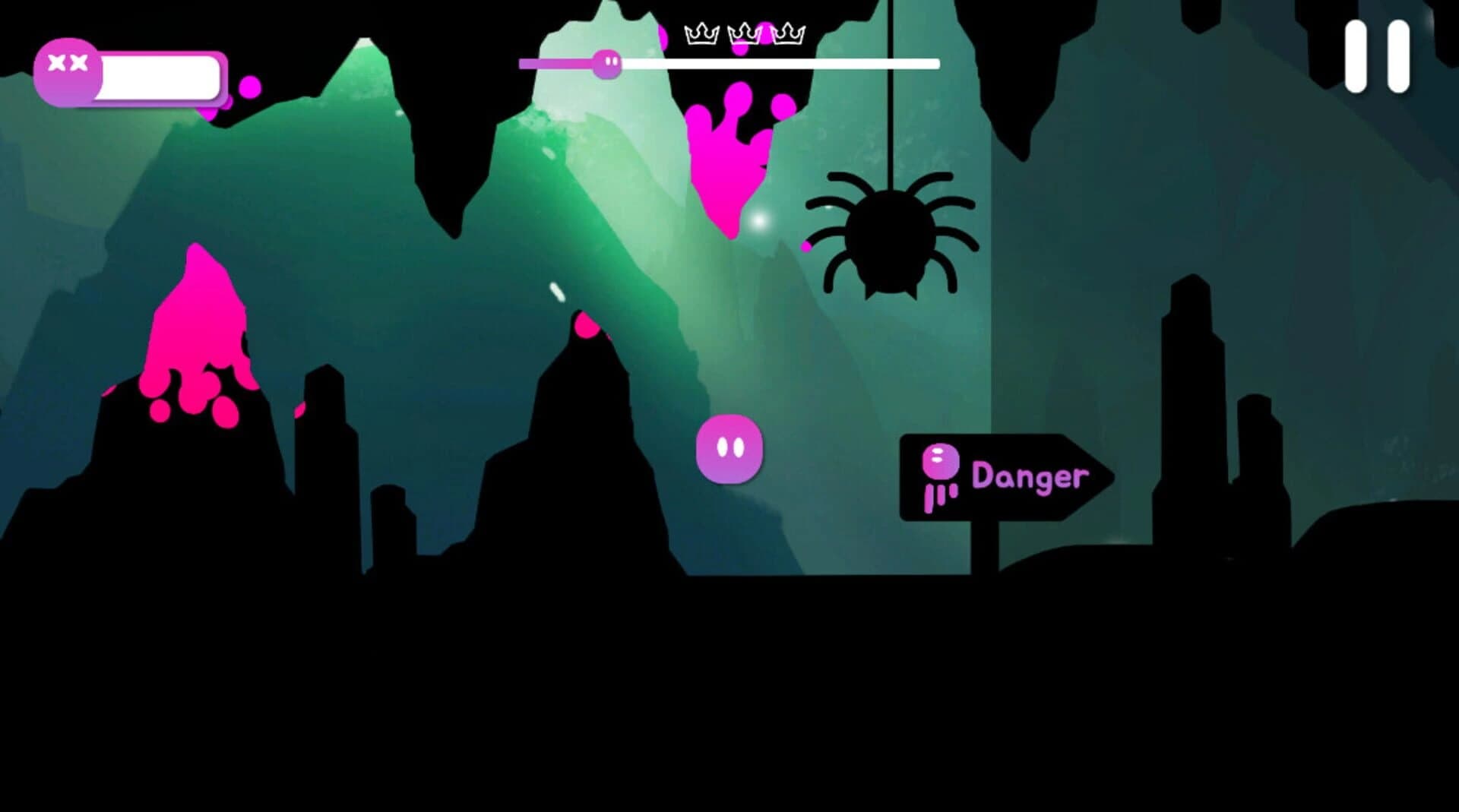Image resolution: width=1459 pixels, height=812 pixels.
Task: Select the third crown icon
Action: pyautogui.click(x=789, y=33)
